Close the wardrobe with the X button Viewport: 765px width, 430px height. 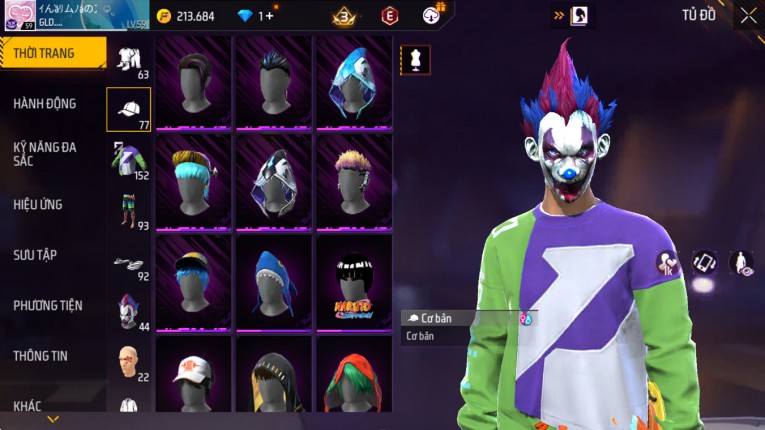748,15
